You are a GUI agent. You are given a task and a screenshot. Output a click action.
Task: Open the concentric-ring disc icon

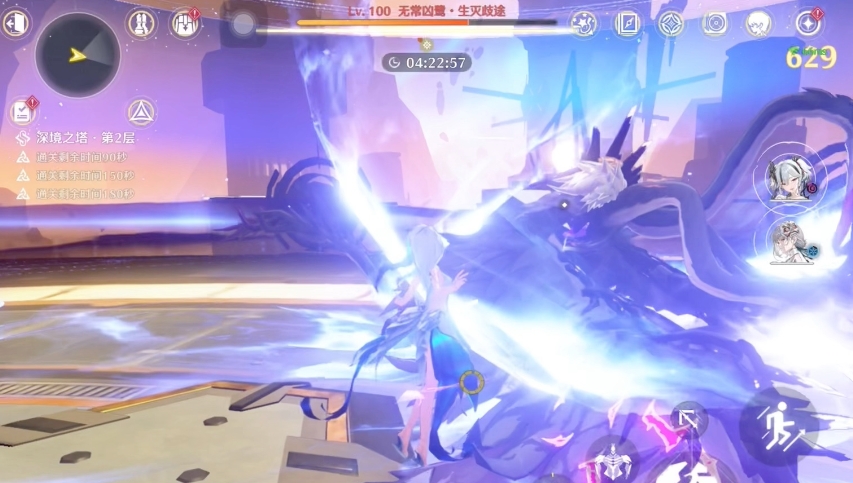pos(715,23)
